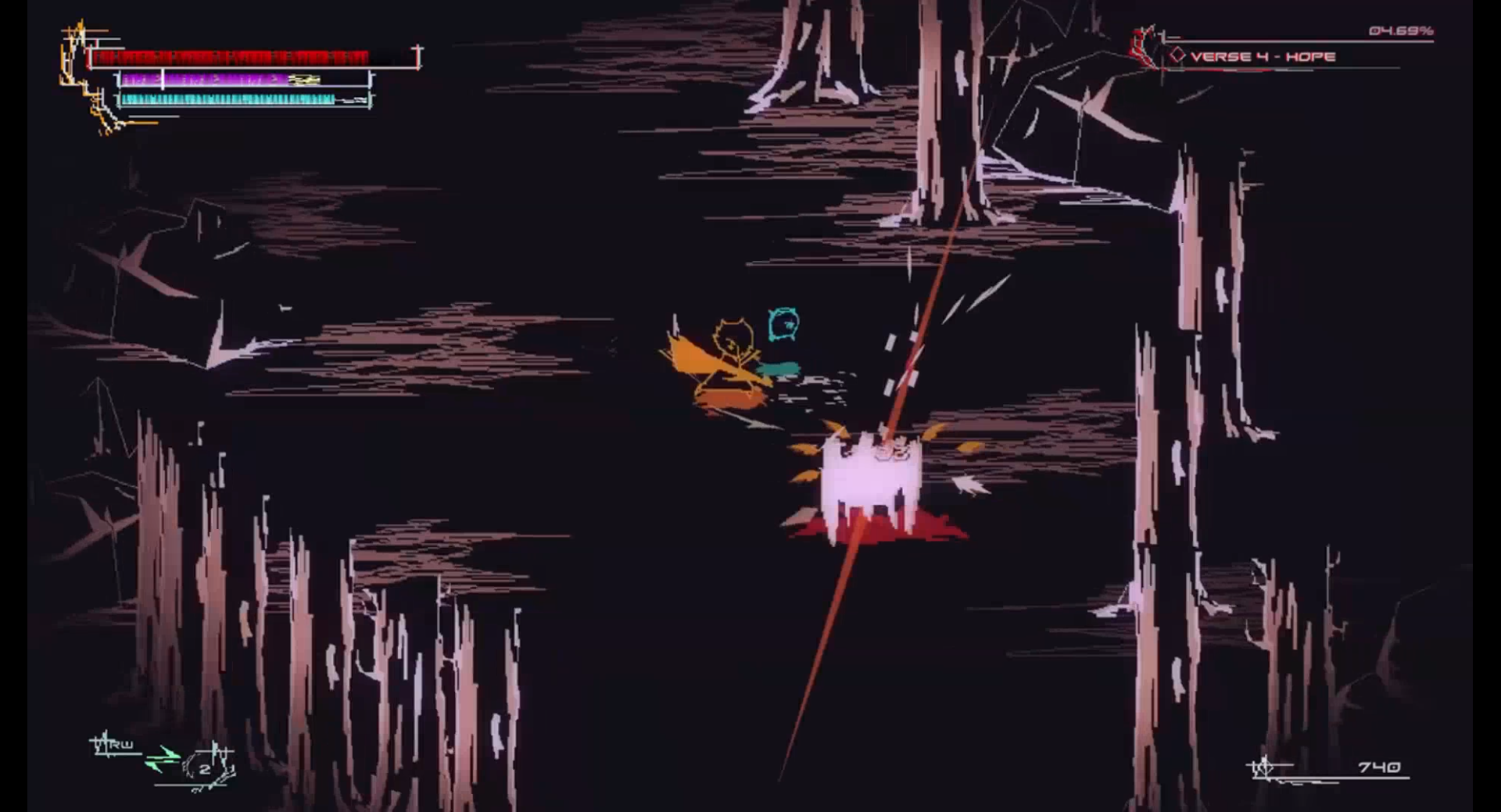Click the red boss health bar
The height and width of the screenshot is (812, 1501).
tap(235, 55)
